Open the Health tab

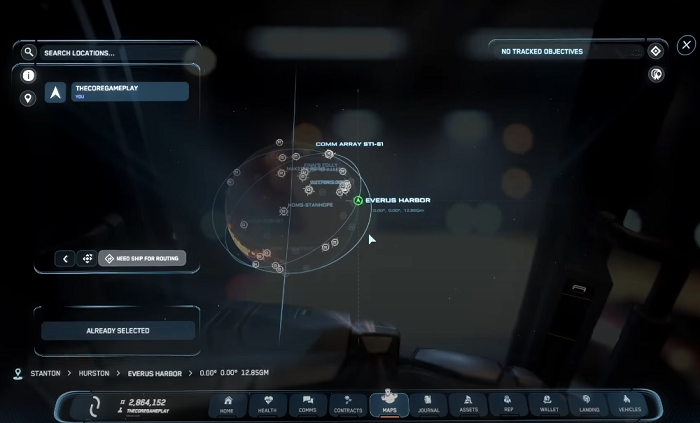267,404
